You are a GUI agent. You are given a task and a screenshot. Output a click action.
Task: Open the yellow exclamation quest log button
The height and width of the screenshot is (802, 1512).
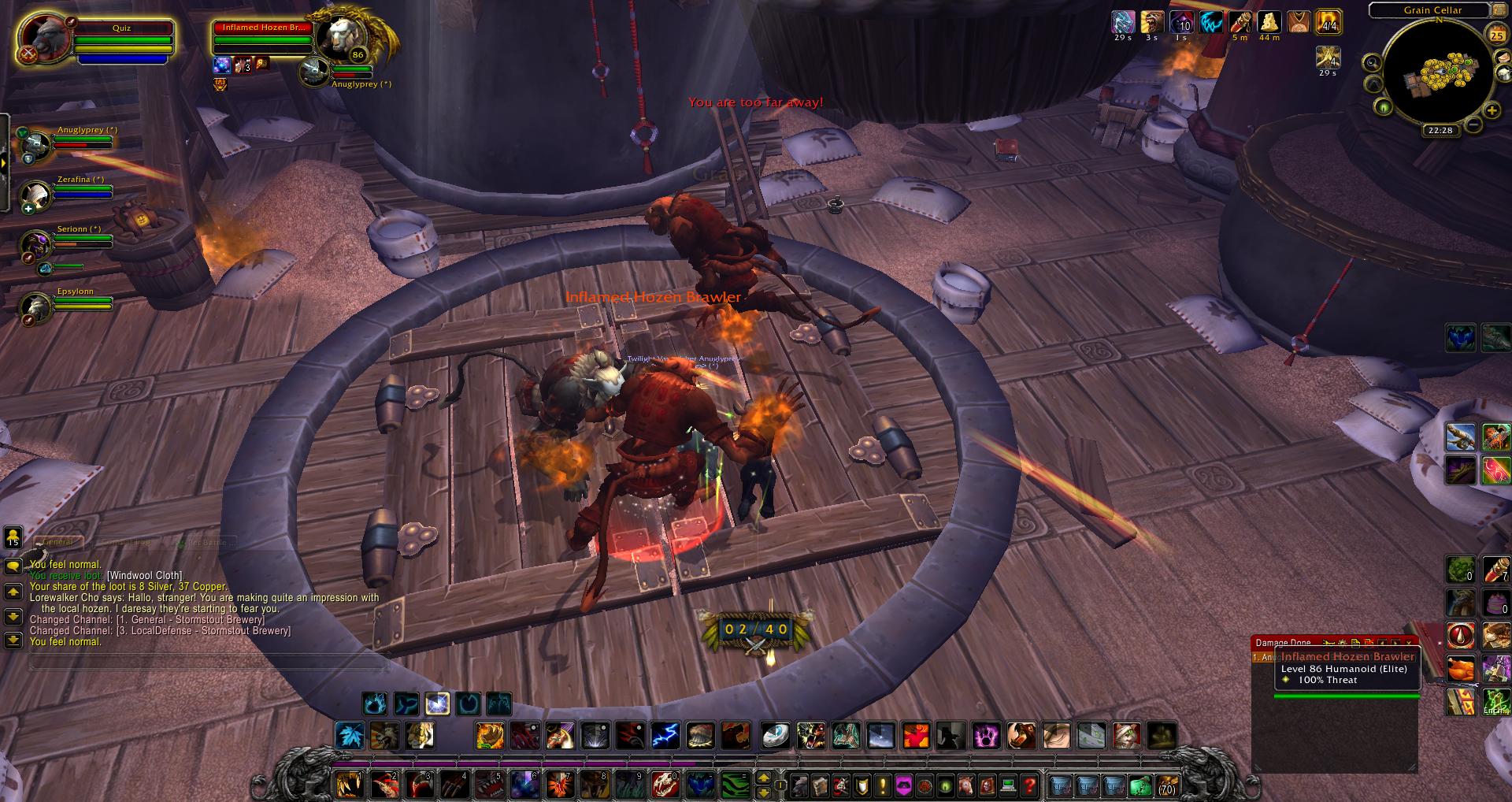coord(883,785)
